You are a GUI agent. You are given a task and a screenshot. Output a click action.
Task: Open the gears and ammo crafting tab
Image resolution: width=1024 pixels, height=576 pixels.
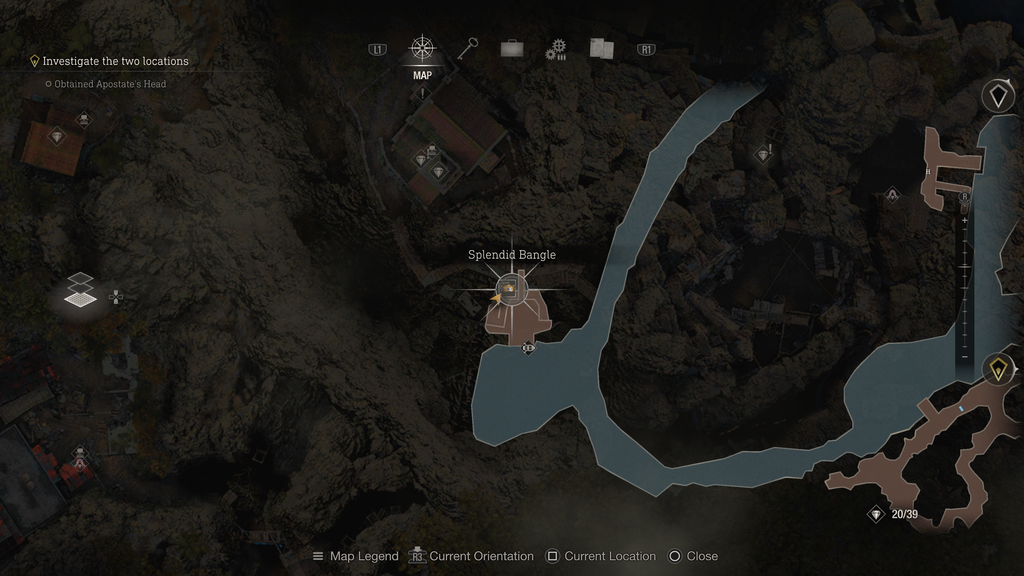[x=556, y=49]
